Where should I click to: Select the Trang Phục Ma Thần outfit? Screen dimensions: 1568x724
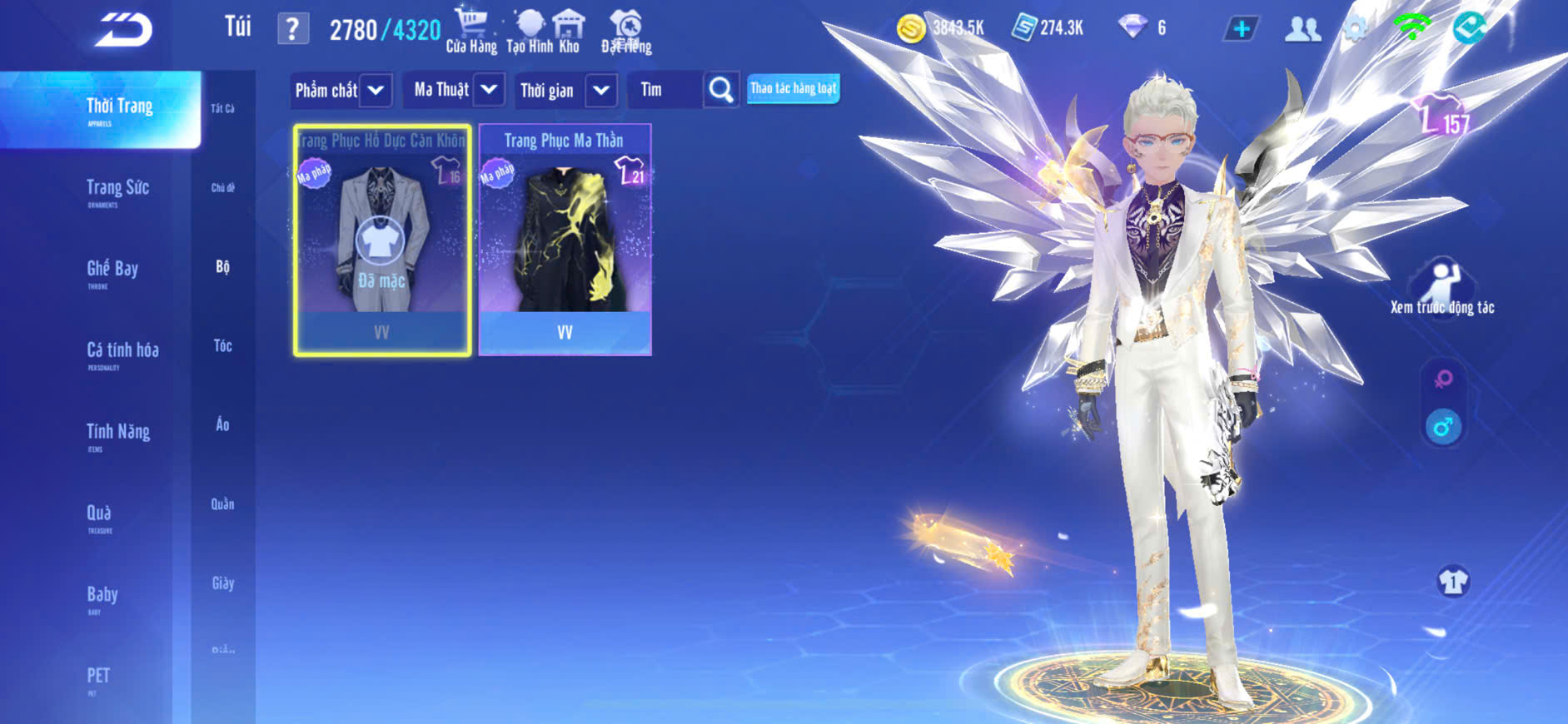pos(565,240)
